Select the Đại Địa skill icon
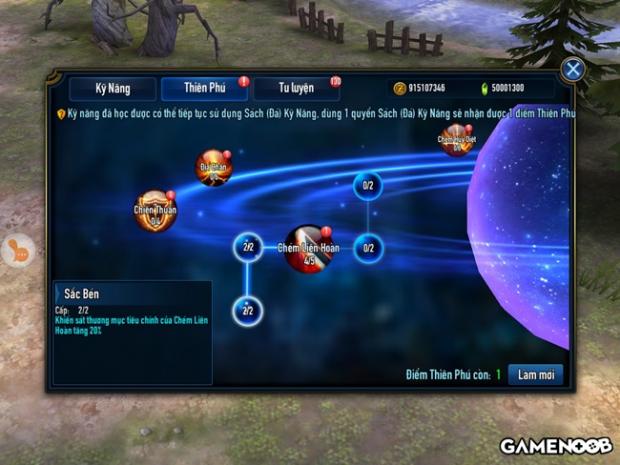Image resolution: width=620 pixels, height=465 pixels. [x=214, y=167]
